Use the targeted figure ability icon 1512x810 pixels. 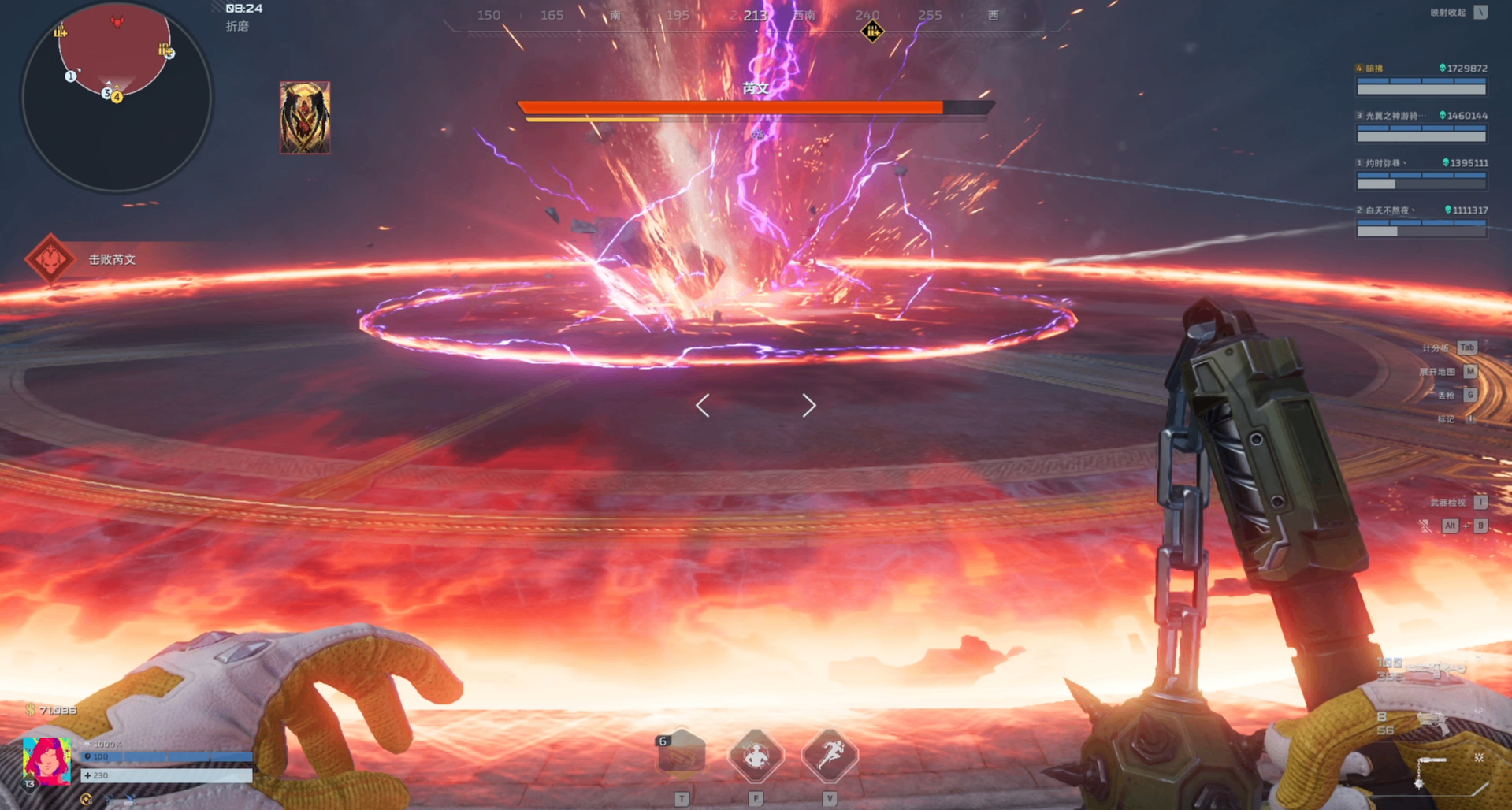click(756, 755)
